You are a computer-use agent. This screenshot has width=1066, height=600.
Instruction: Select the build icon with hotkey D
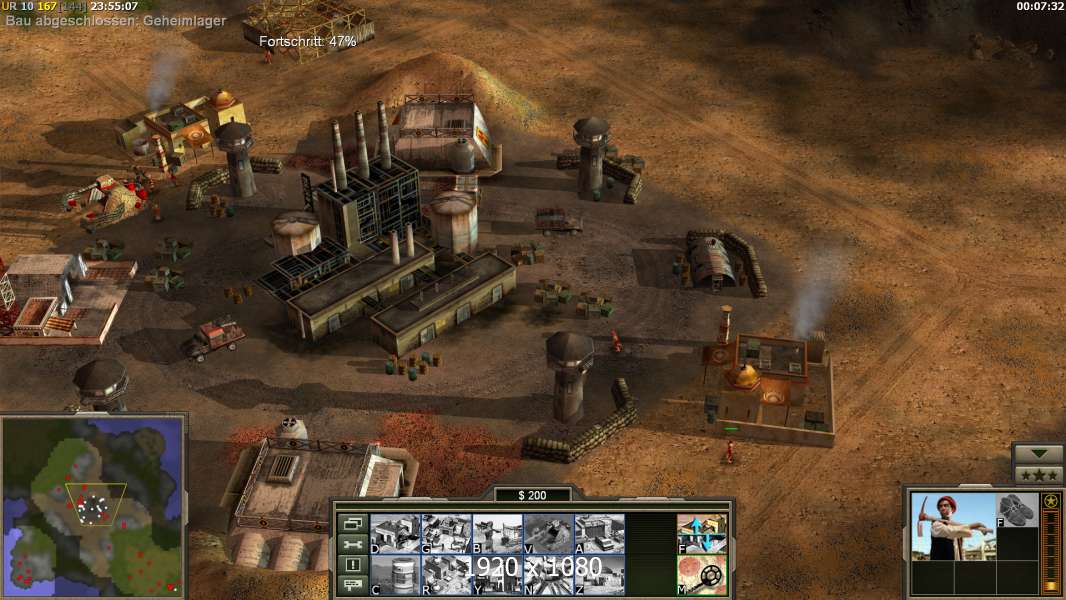click(395, 533)
